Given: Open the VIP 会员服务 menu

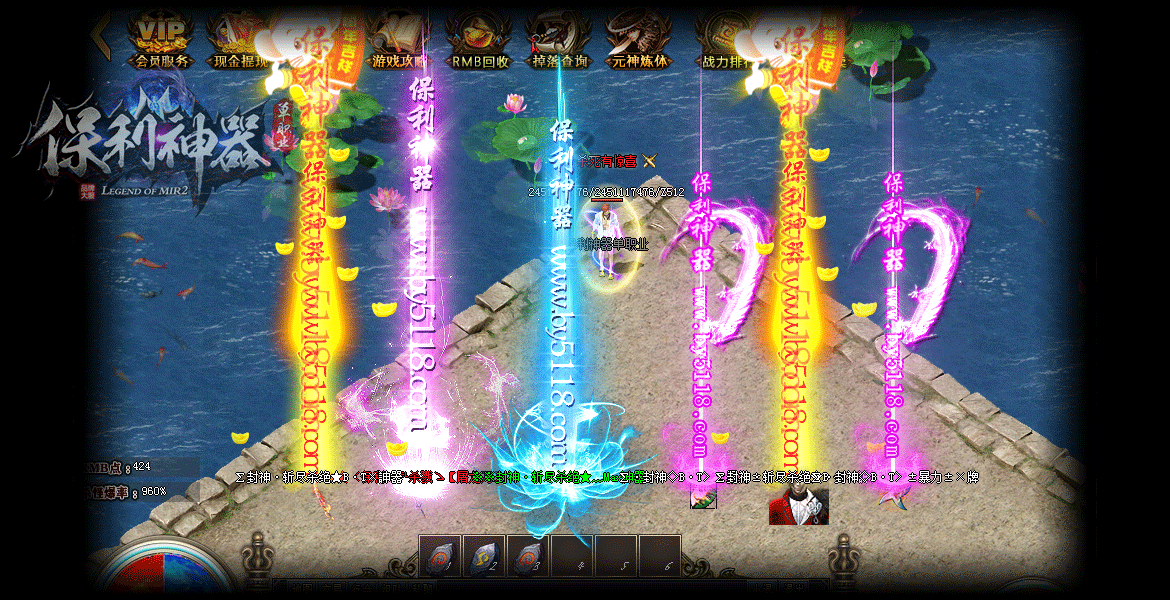Looking at the screenshot, I should click(x=161, y=40).
